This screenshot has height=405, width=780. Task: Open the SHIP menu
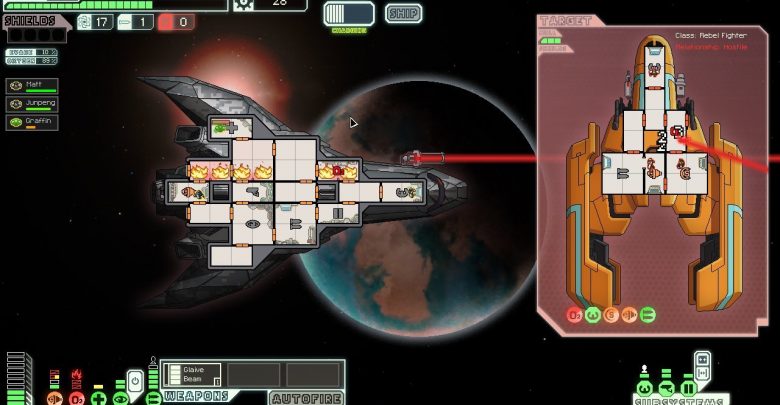[x=402, y=13]
